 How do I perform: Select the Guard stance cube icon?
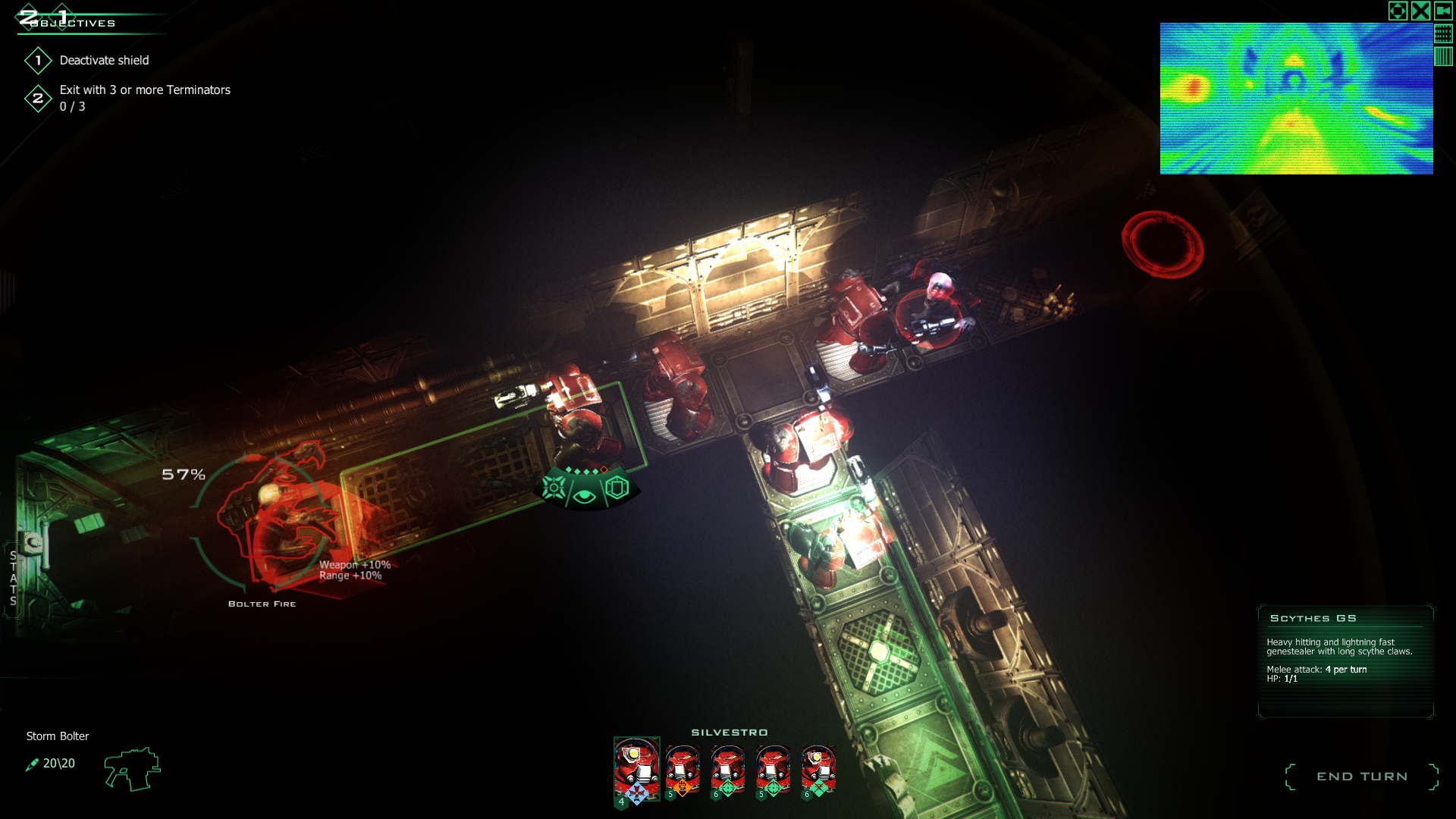pyautogui.click(x=616, y=488)
